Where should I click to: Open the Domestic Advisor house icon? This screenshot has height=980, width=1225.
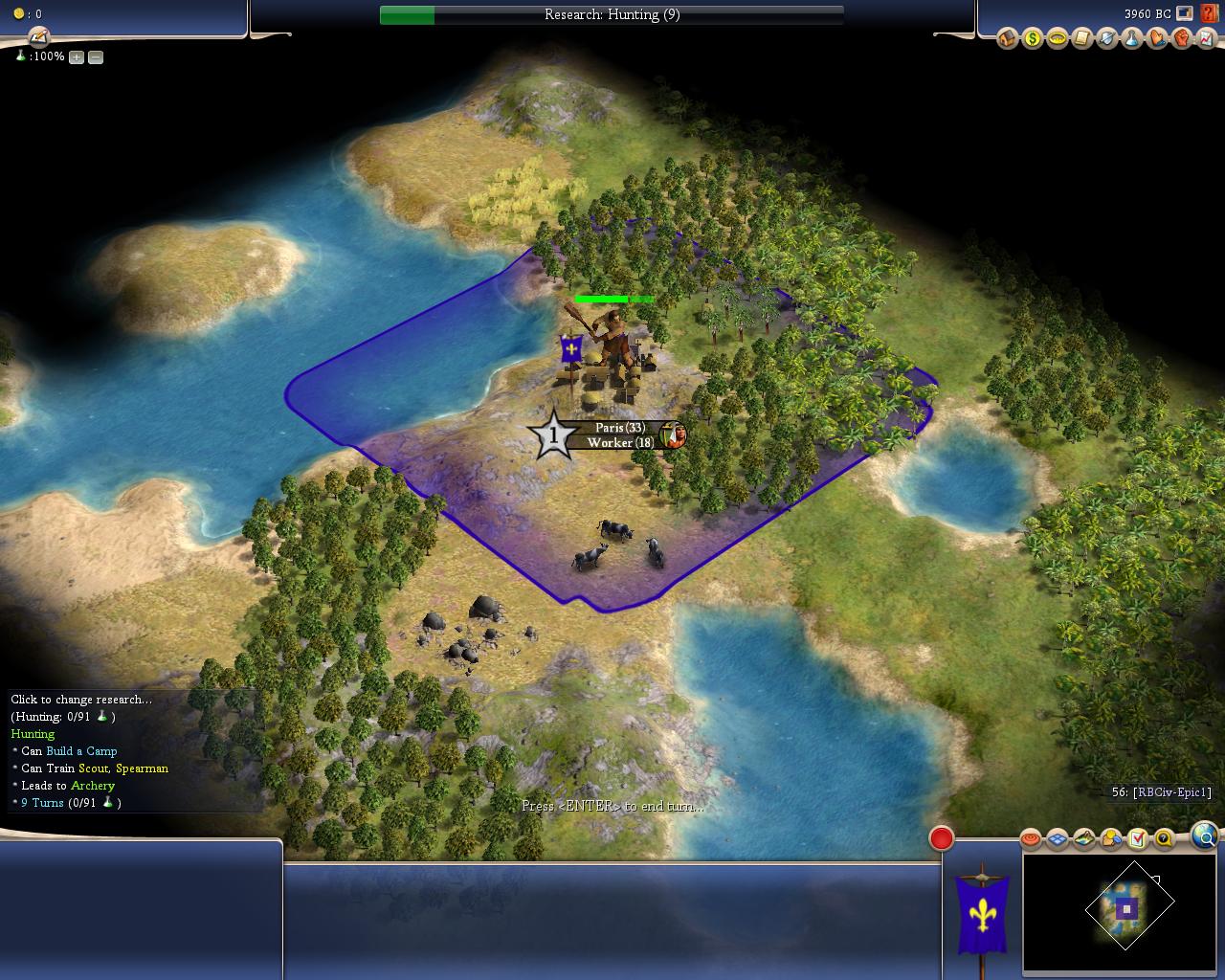[x=1007, y=38]
